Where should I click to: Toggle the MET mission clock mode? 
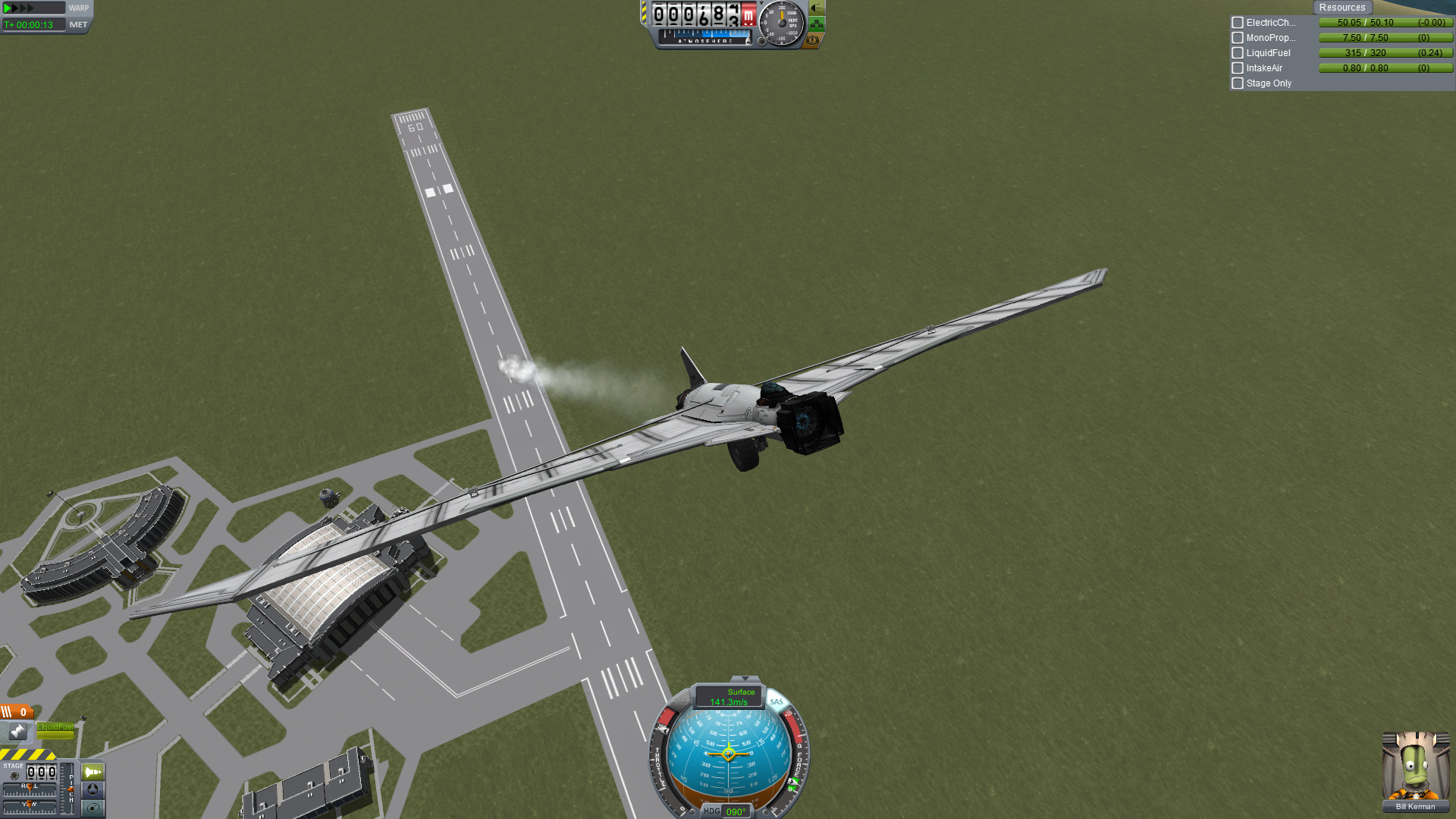78,25
